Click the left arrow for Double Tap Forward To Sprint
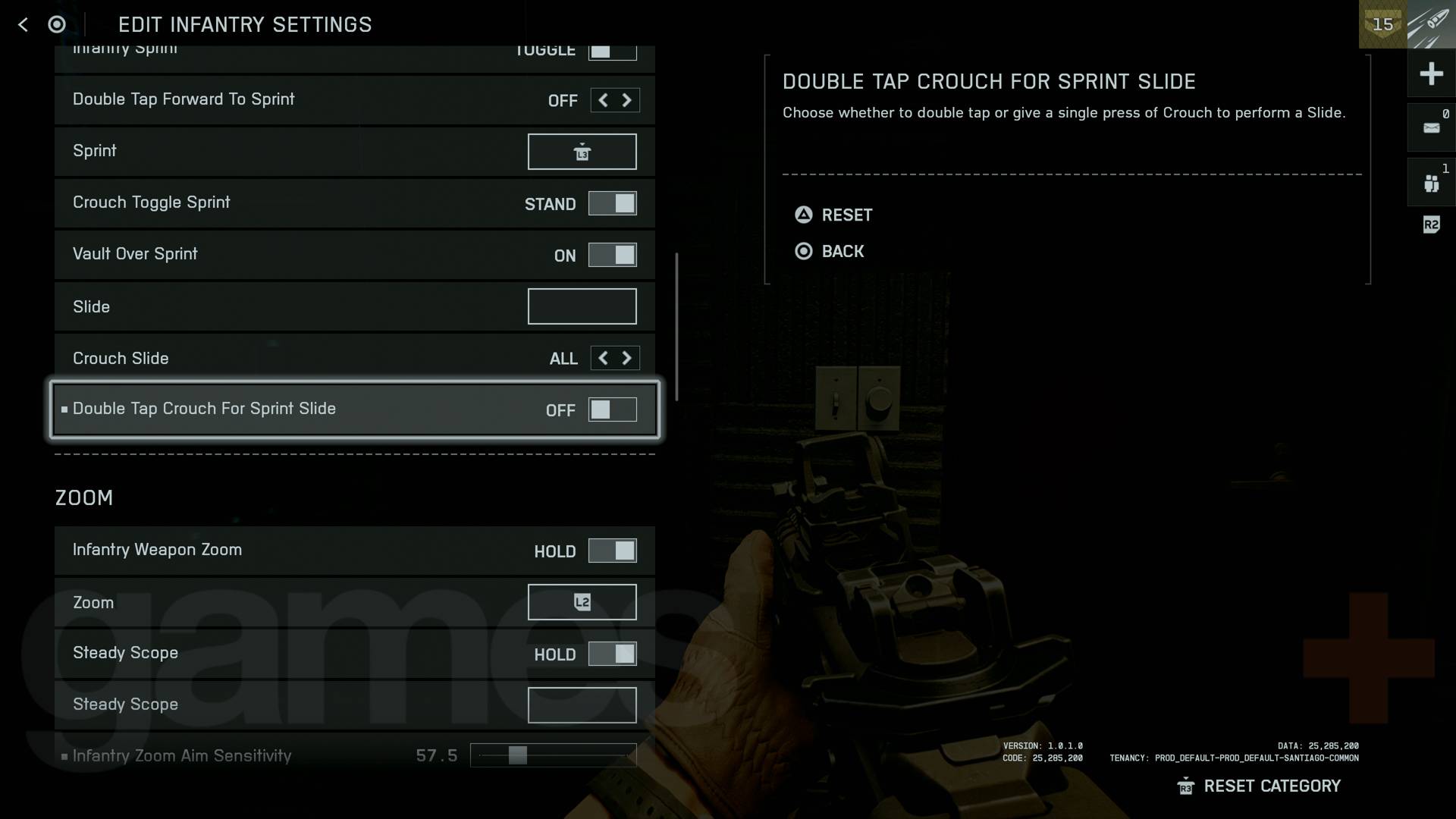 pyautogui.click(x=601, y=99)
